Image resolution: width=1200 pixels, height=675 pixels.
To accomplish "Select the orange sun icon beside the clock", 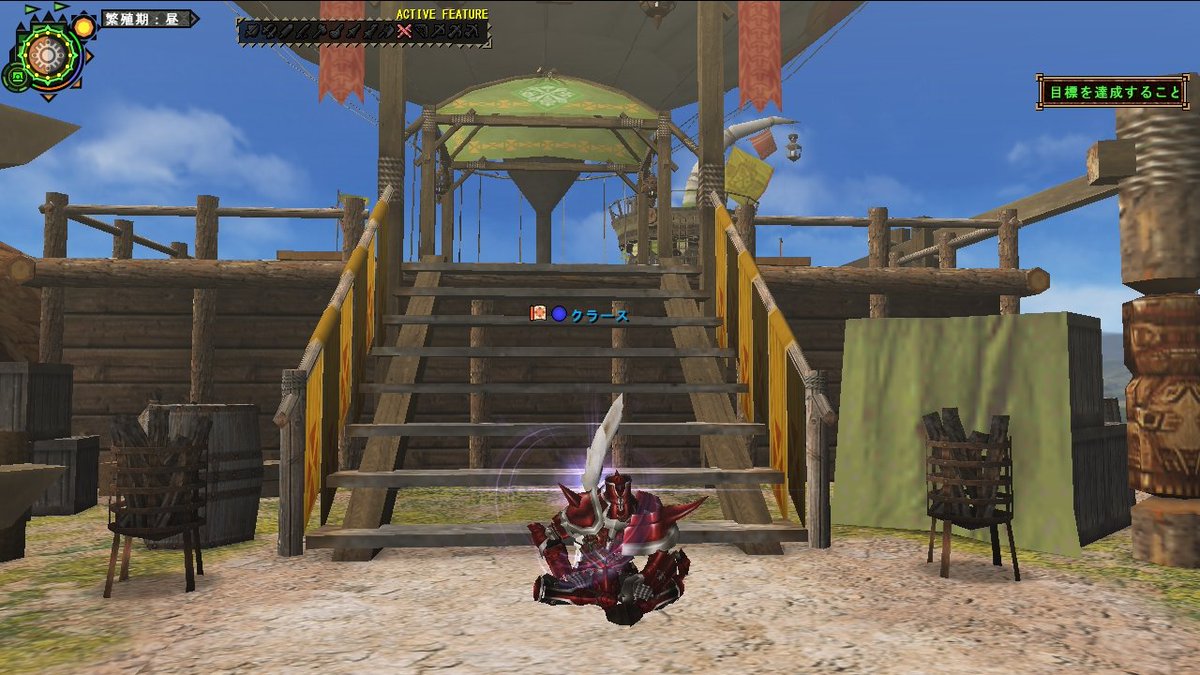I will click(x=84, y=26).
